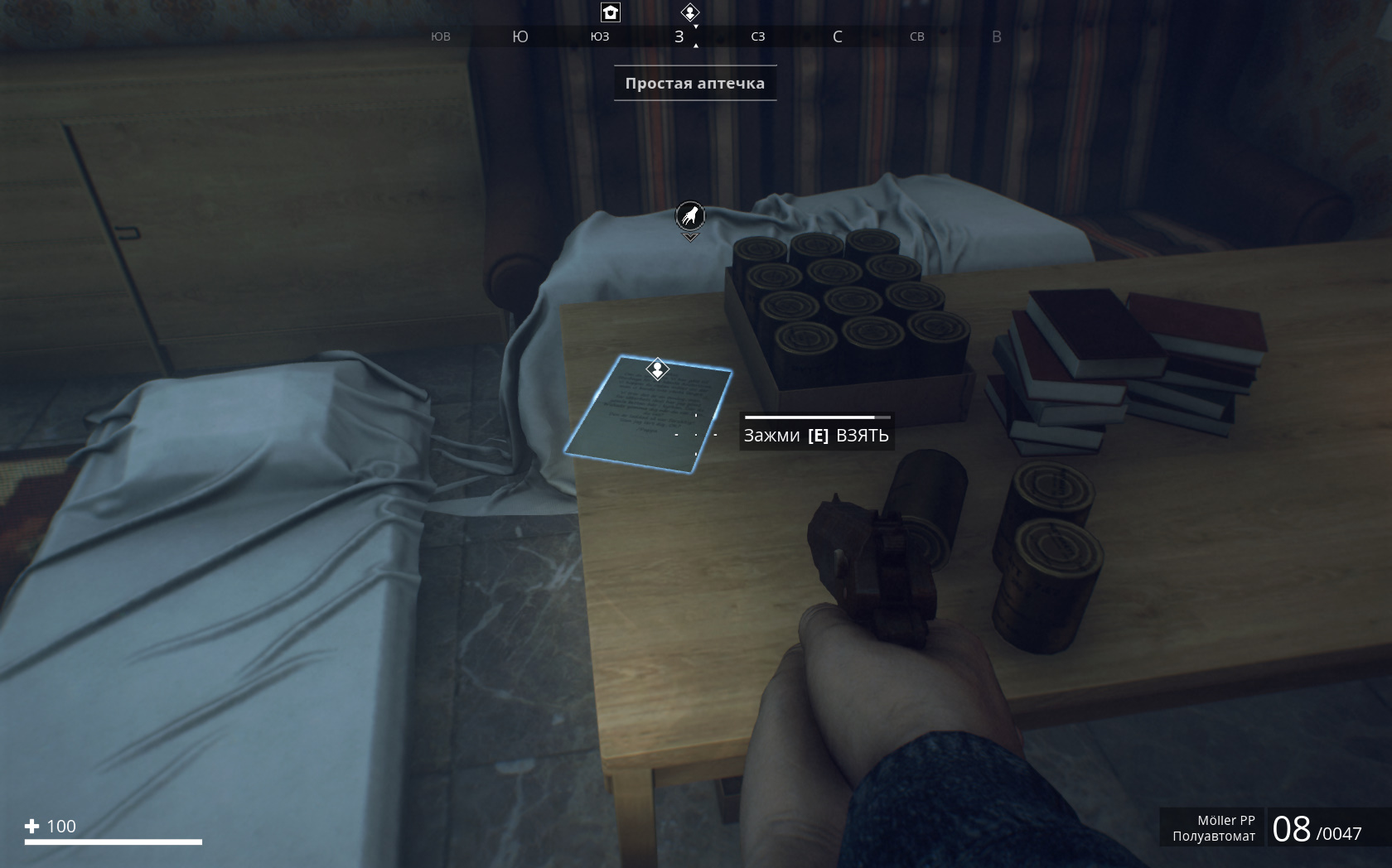
Task: Select the safehouse marker on the compass
Action: 611,12
